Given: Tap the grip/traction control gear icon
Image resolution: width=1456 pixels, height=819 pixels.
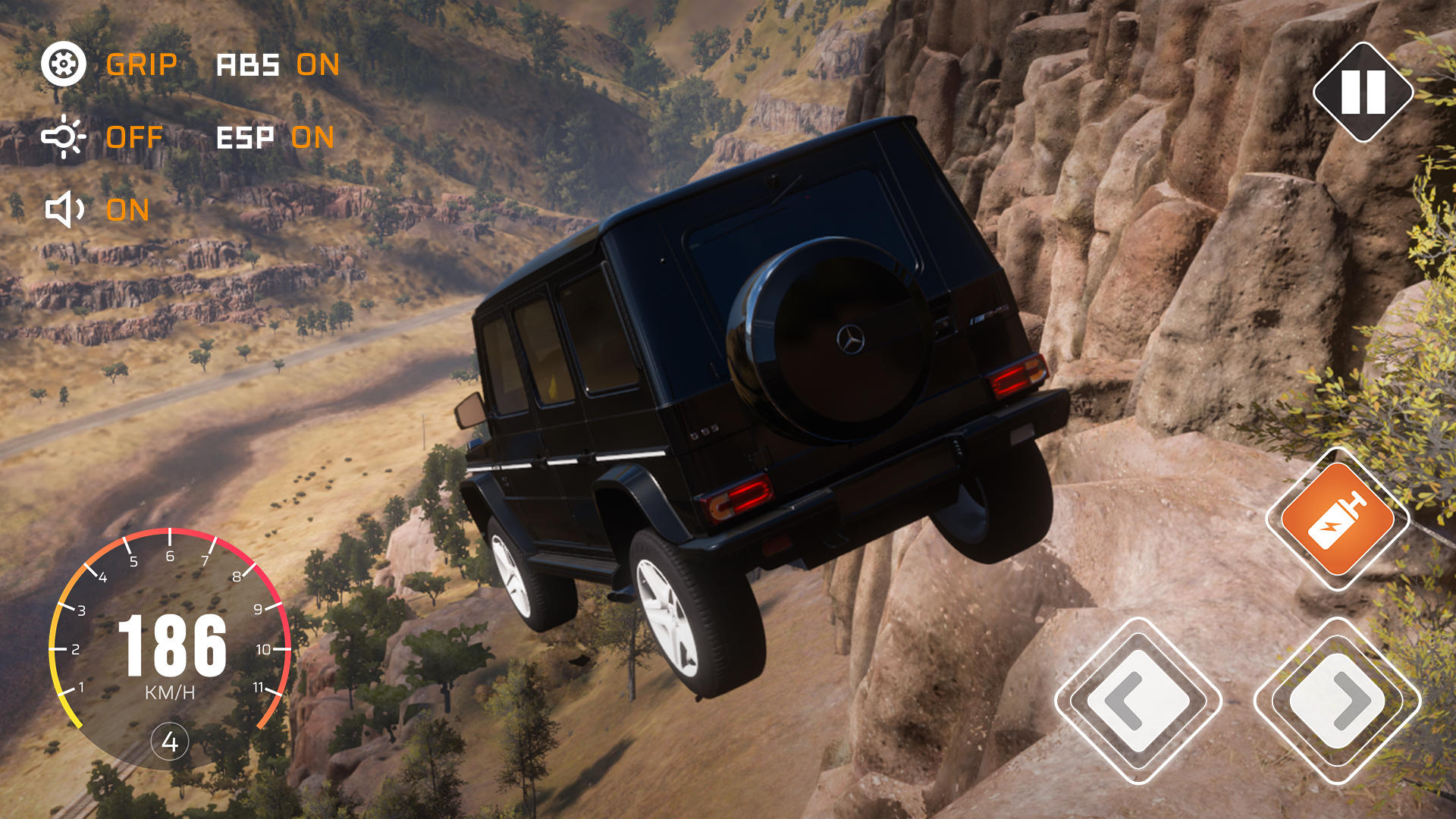Looking at the screenshot, I should (x=64, y=64).
